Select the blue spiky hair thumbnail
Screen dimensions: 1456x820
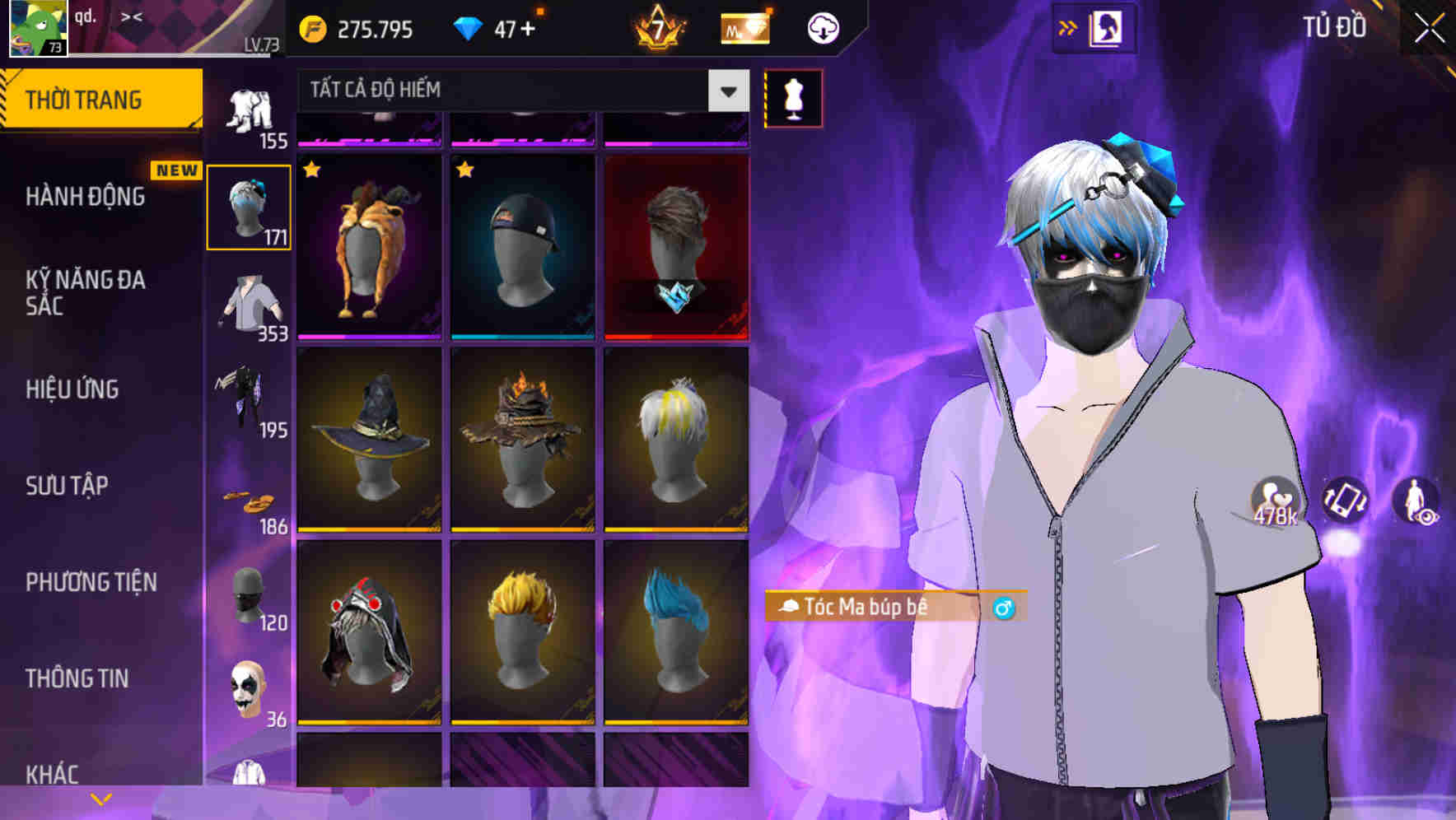677,628
